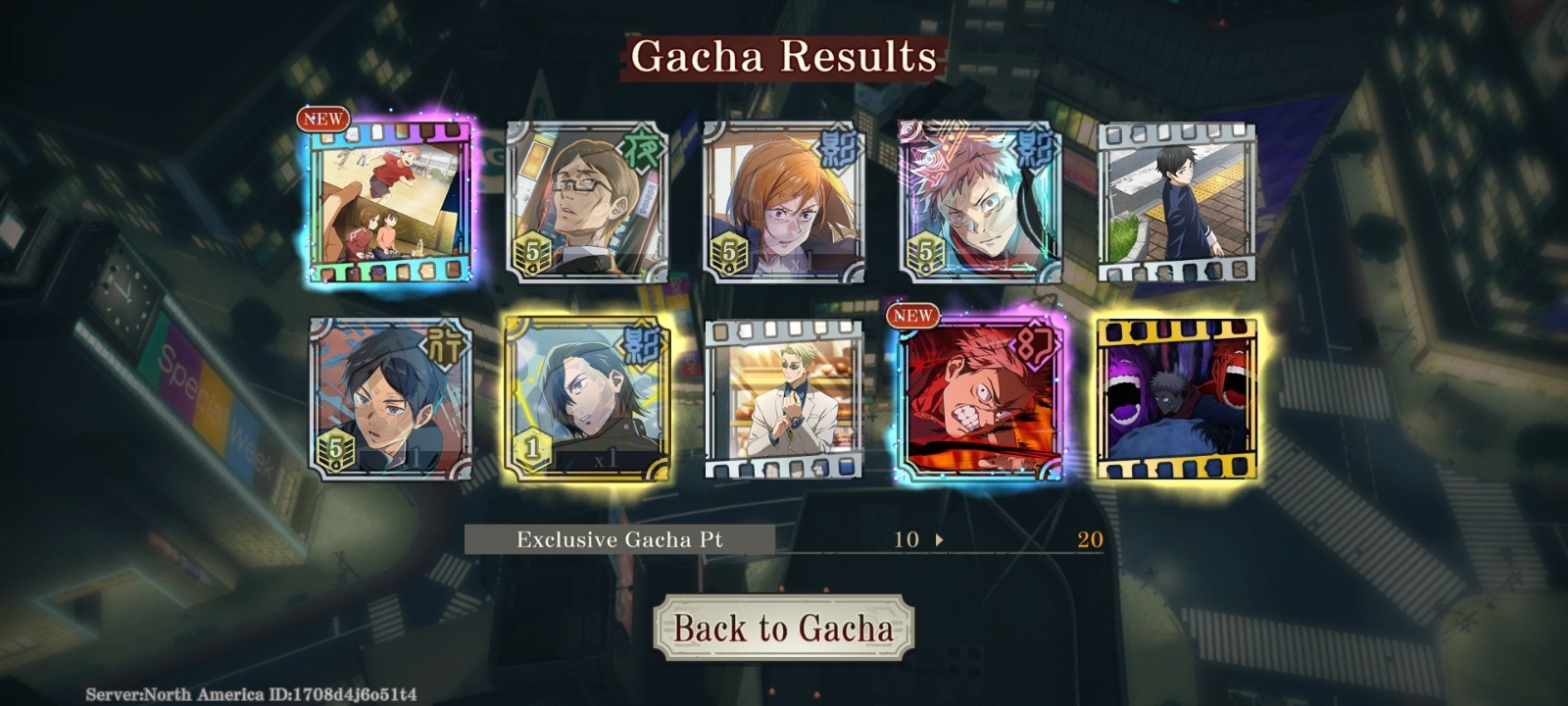Image resolution: width=1568 pixels, height=706 pixels.
Task: Choose the gold-framed level 1 character card
Action: (x=587, y=399)
